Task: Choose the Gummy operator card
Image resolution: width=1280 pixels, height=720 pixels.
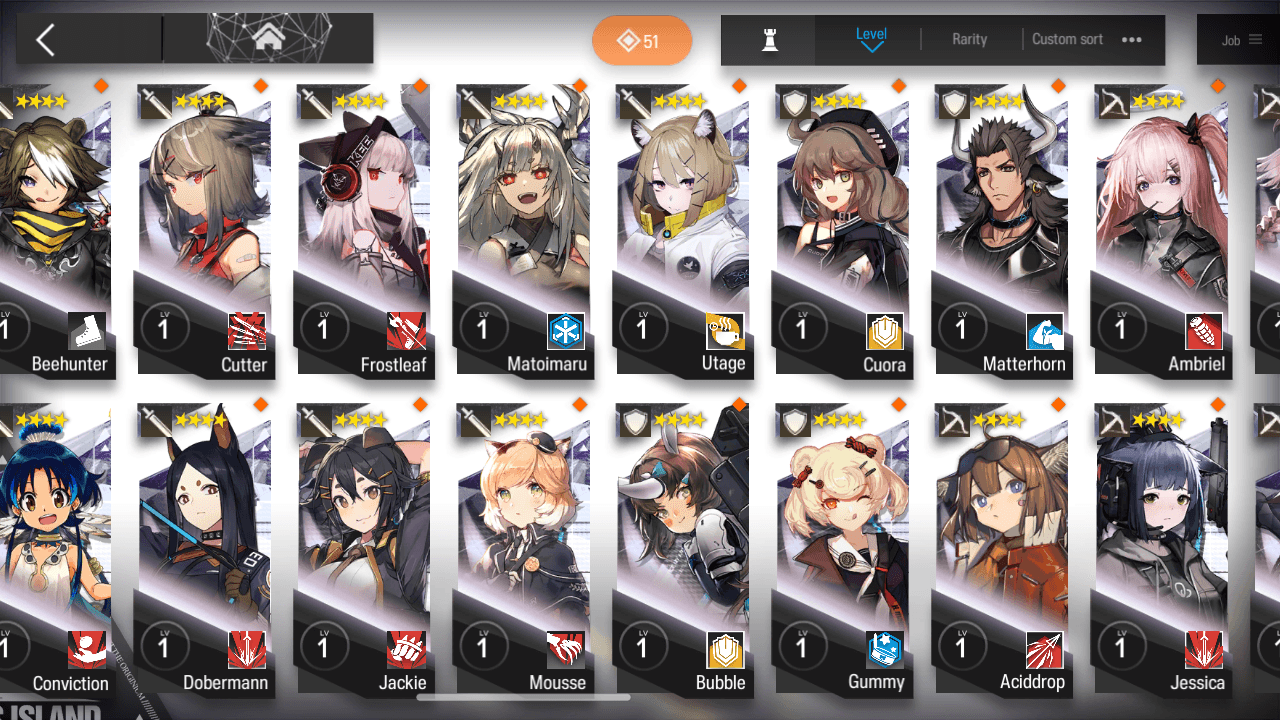Action: pos(842,548)
